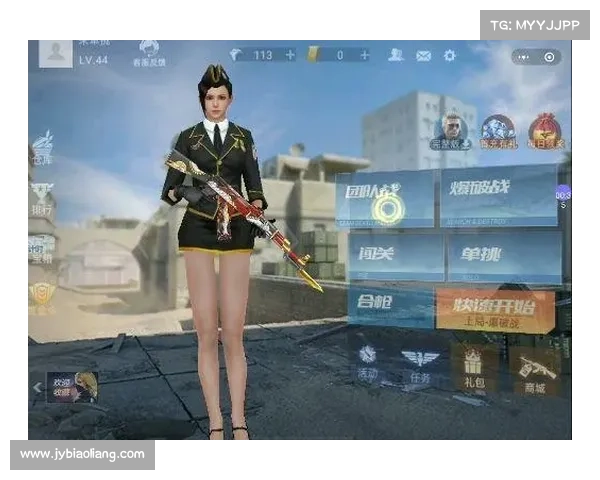Add gold with the plus button
Screen dimensions: 600x480
pyautogui.click(x=366, y=55)
